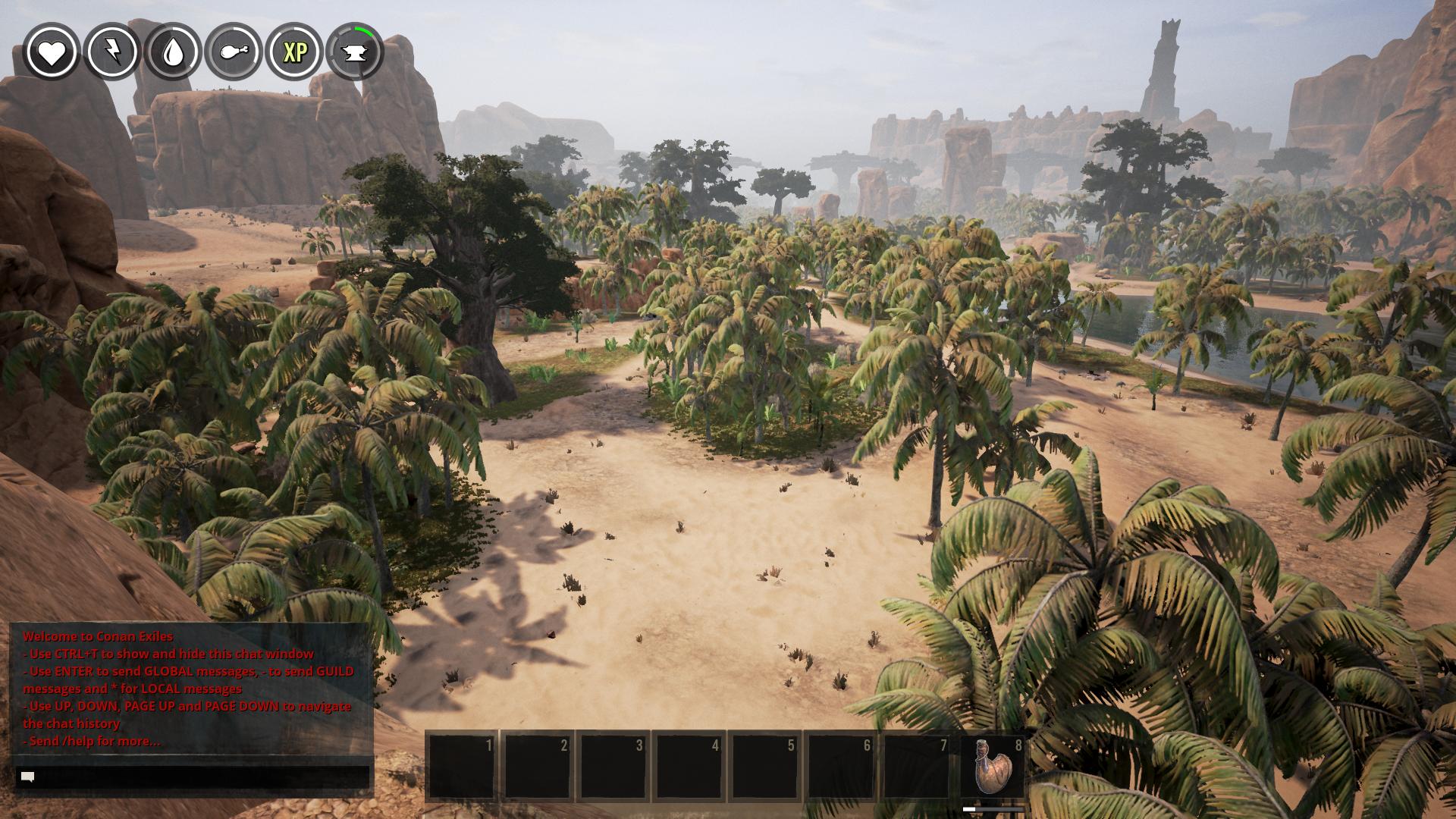Select the lightning bolt stamina icon

[x=112, y=52]
